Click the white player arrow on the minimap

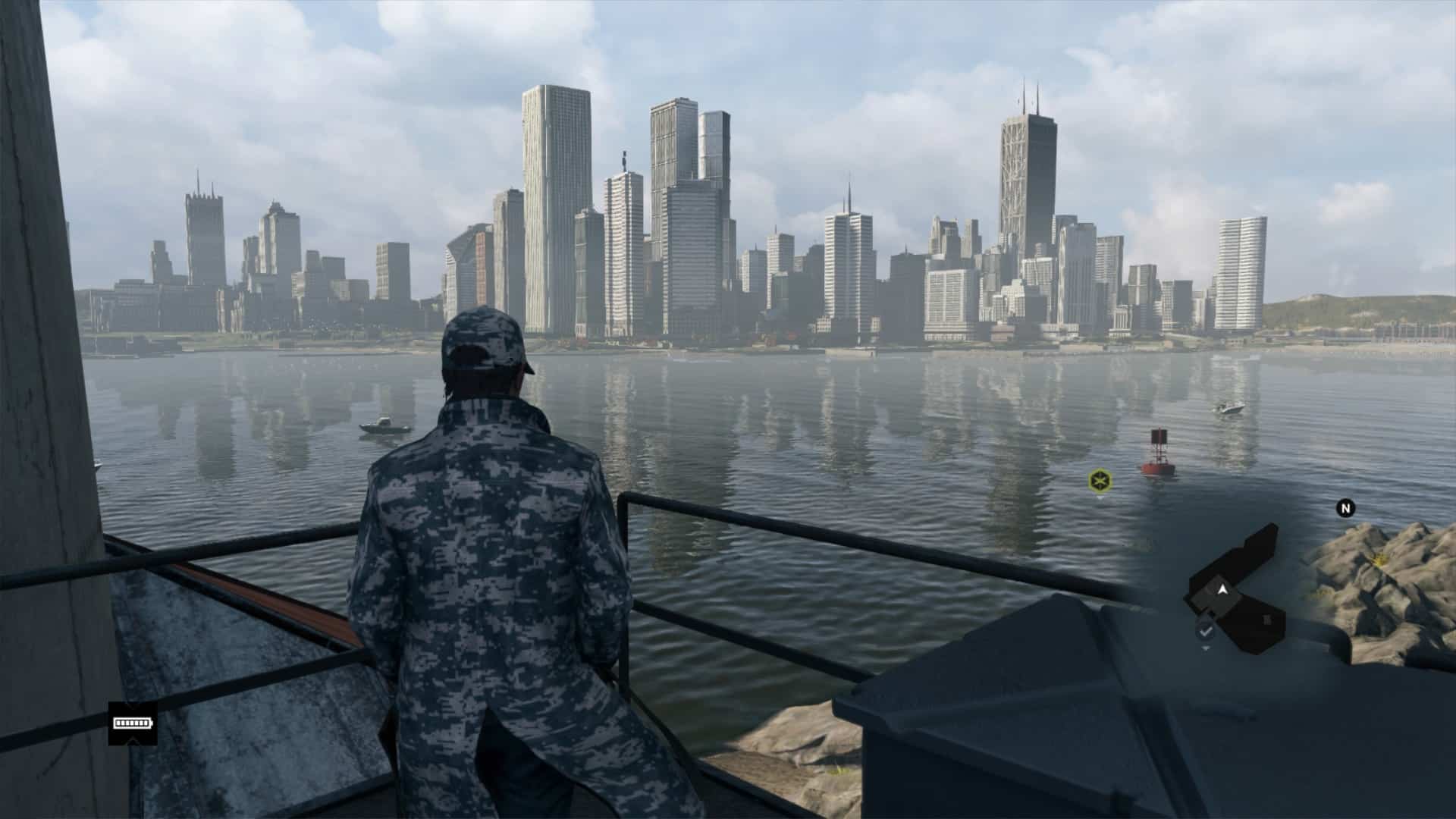(x=1222, y=588)
